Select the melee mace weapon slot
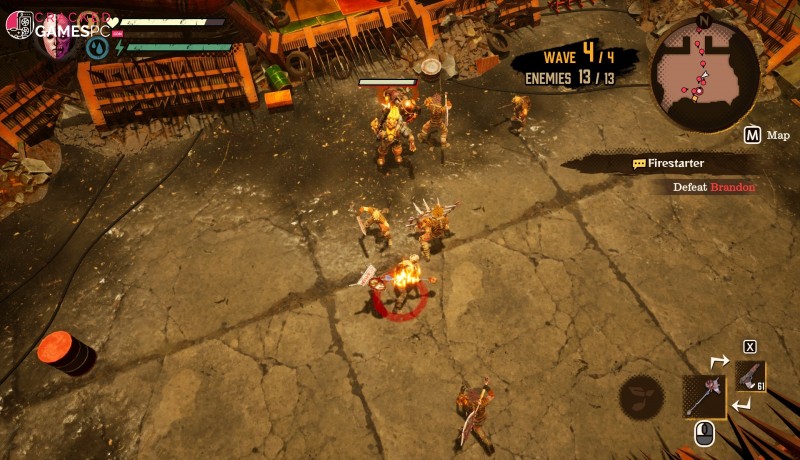 click(x=704, y=396)
